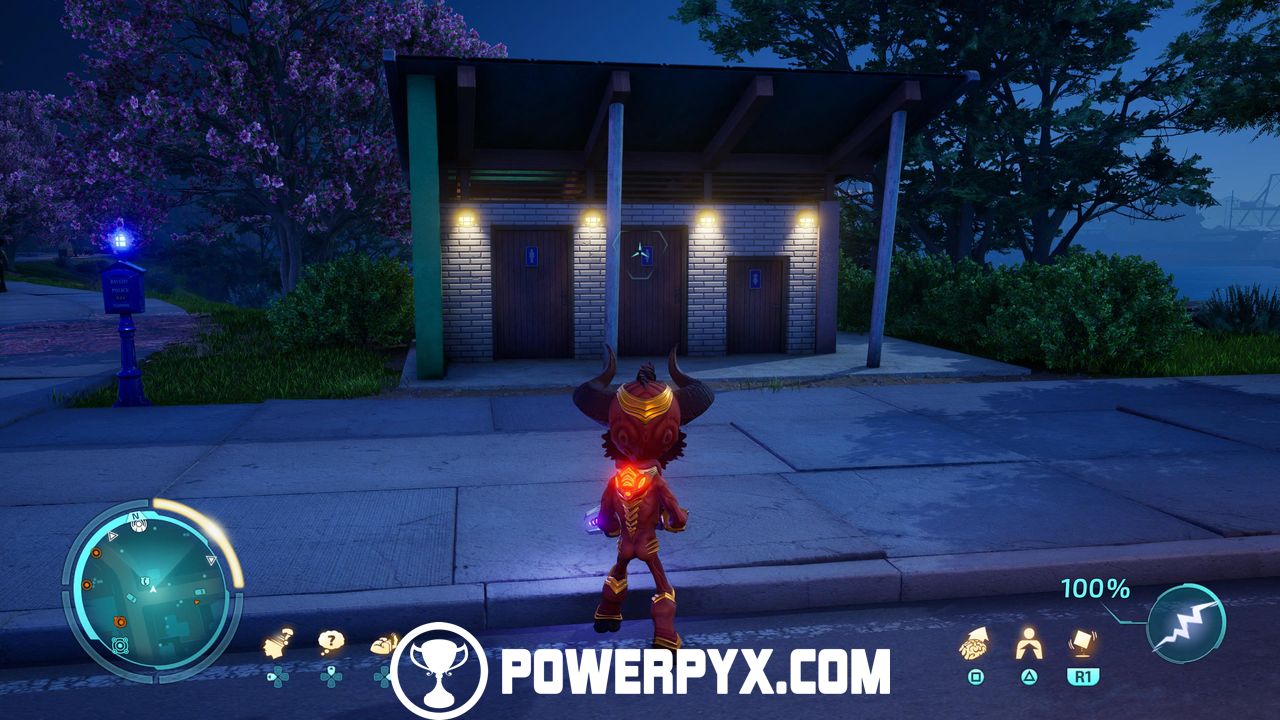Activate the body snatch person icon
Screen dimensions: 1280x720
click(x=1028, y=643)
